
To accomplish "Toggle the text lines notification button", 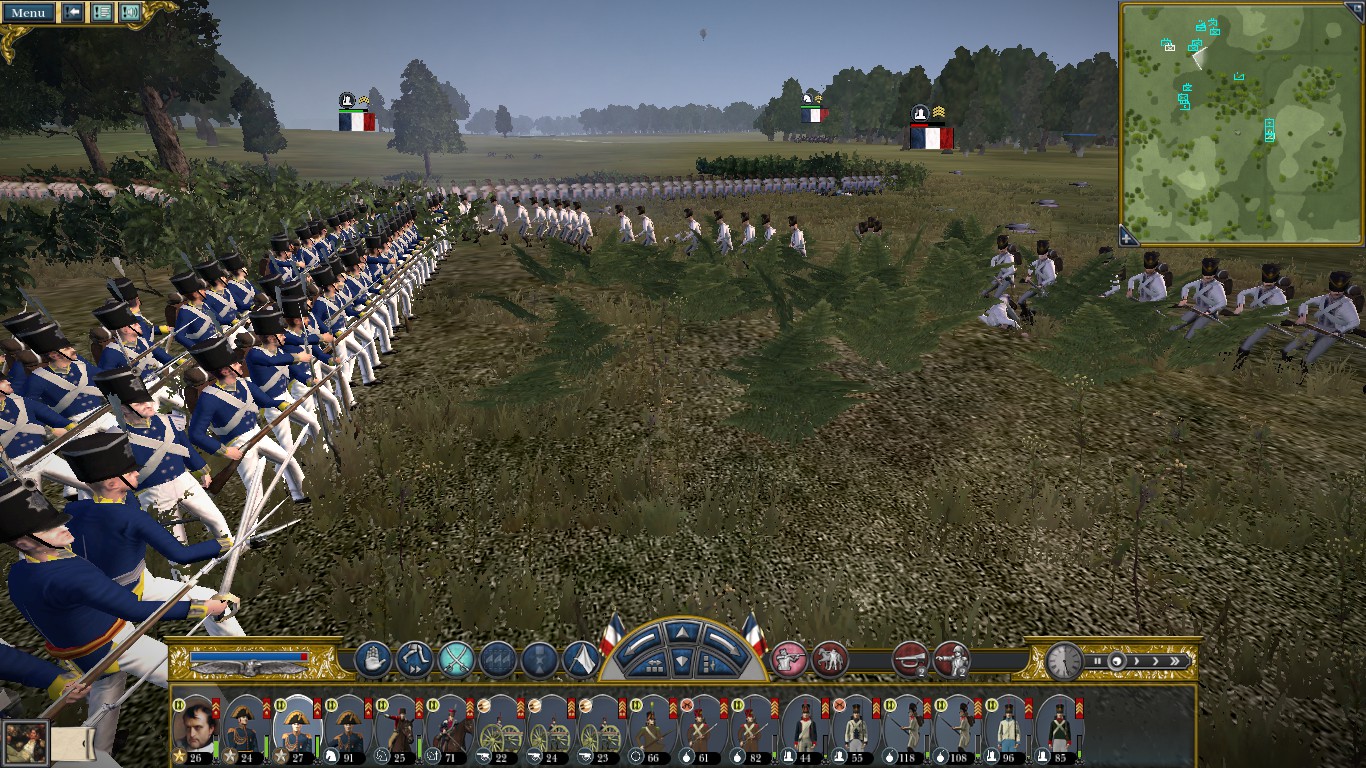I will [x=101, y=13].
